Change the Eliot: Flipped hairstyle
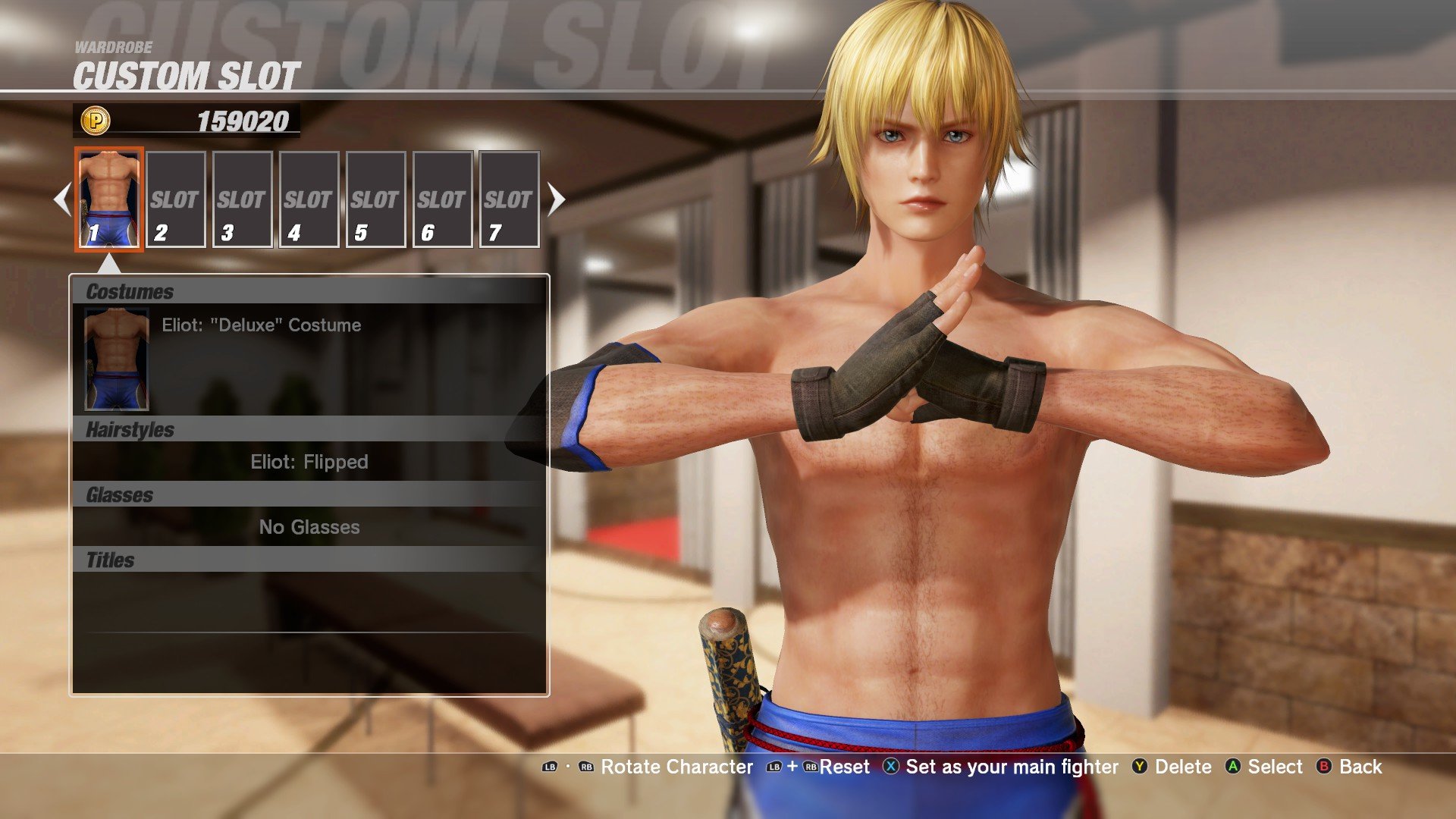 (309, 462)
